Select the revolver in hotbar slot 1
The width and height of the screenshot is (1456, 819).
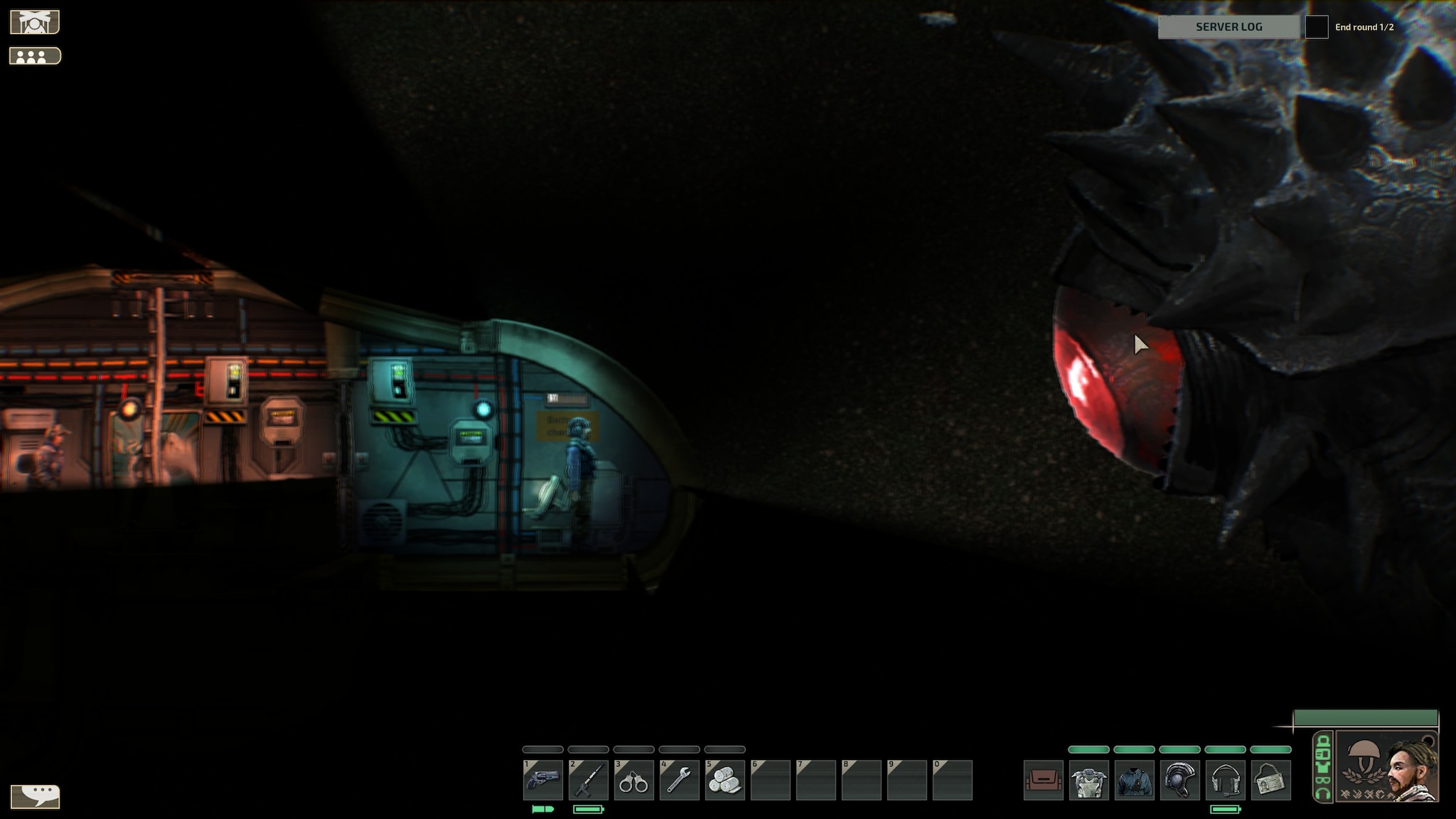coord(543,780)
